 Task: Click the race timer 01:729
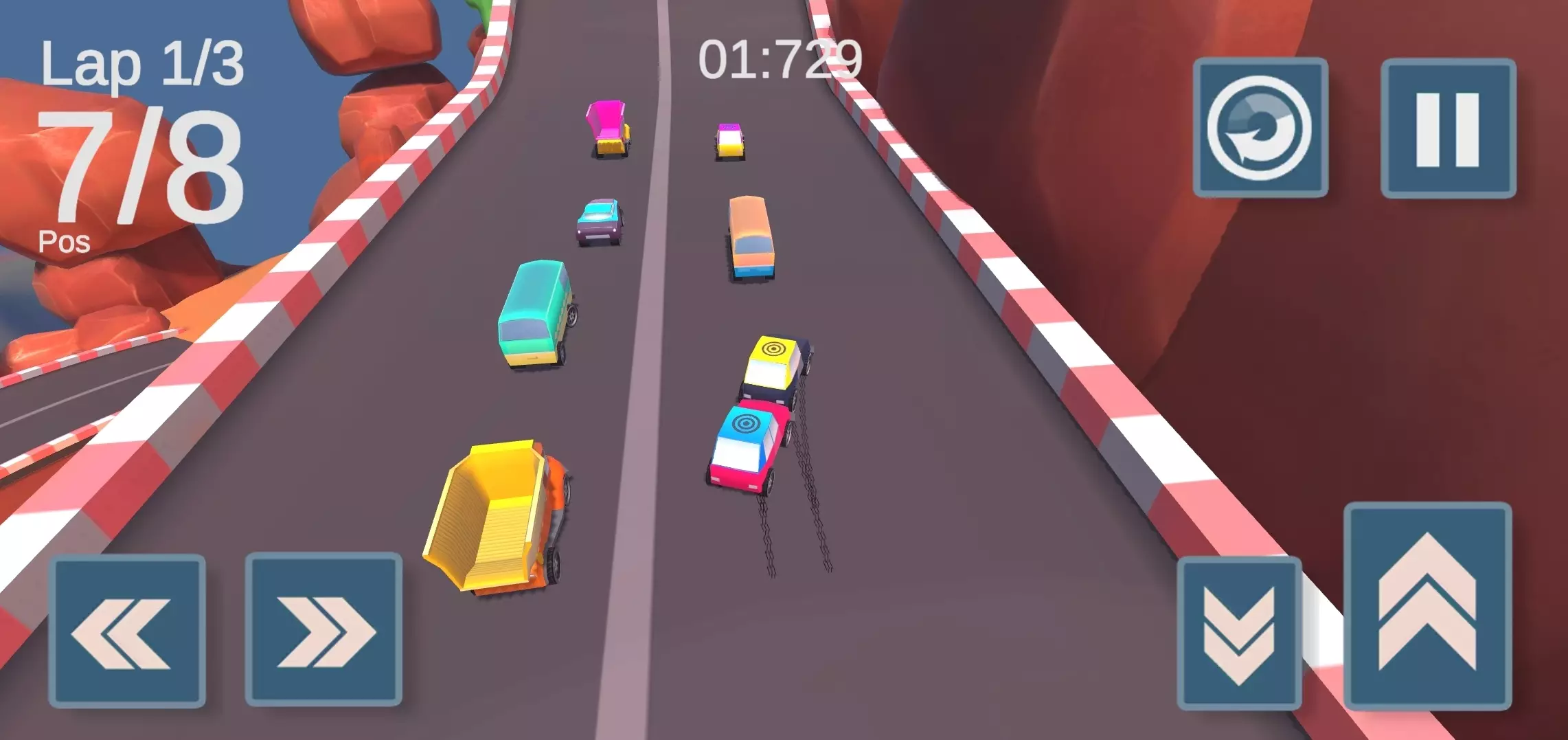(x=780, y=58)
